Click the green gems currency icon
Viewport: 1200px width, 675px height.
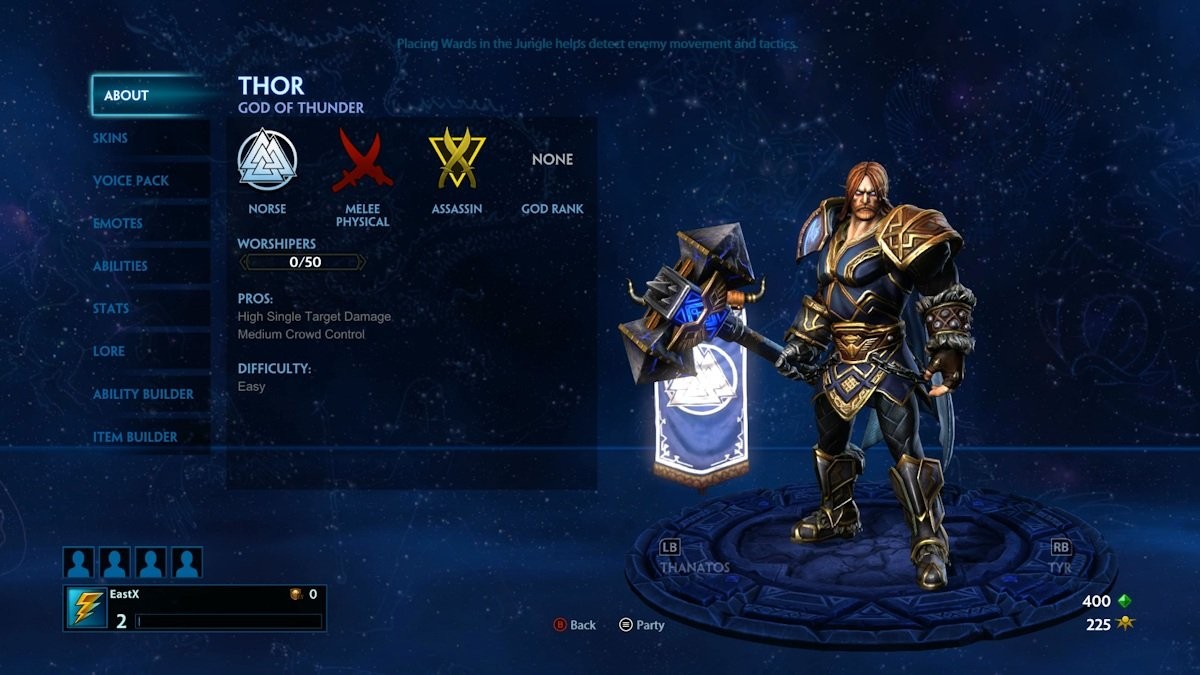pyautogui.click(x=1125, y=601)
